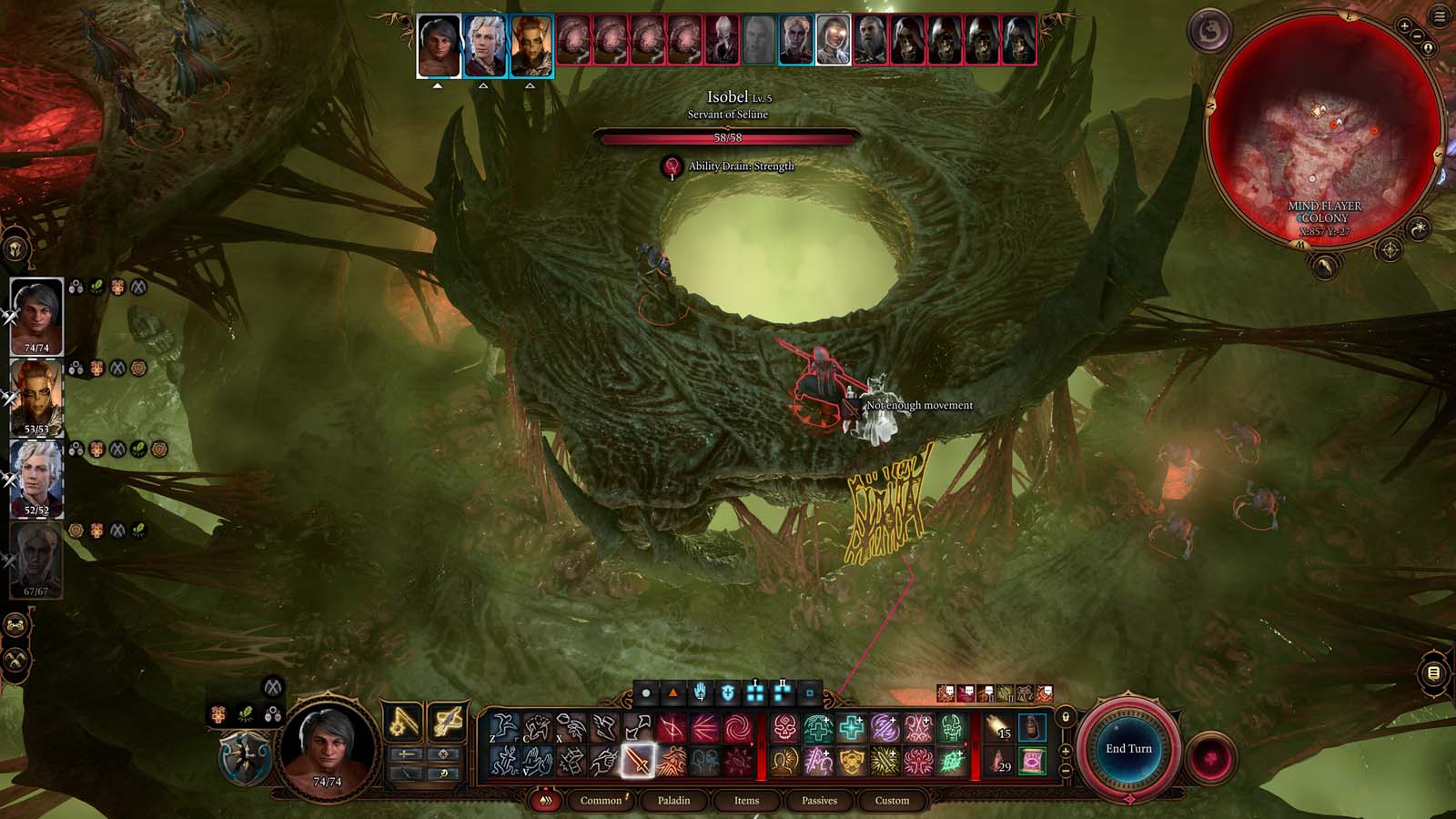Screen dimensions: 1456x819
Task: Open the Items hotbar tab
Action: tap(746, 801)
